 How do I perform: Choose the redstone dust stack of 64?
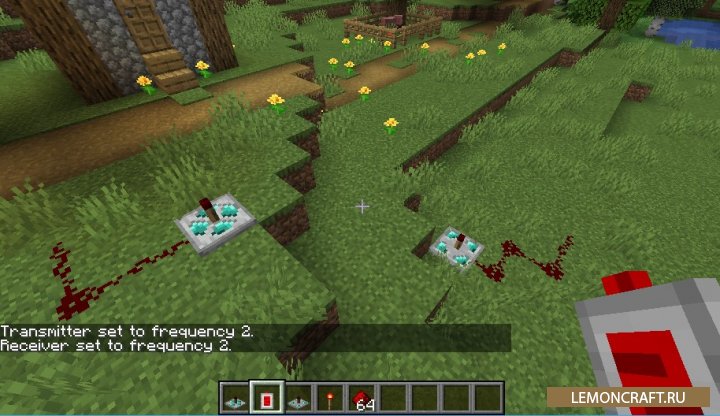coord(360,397)
